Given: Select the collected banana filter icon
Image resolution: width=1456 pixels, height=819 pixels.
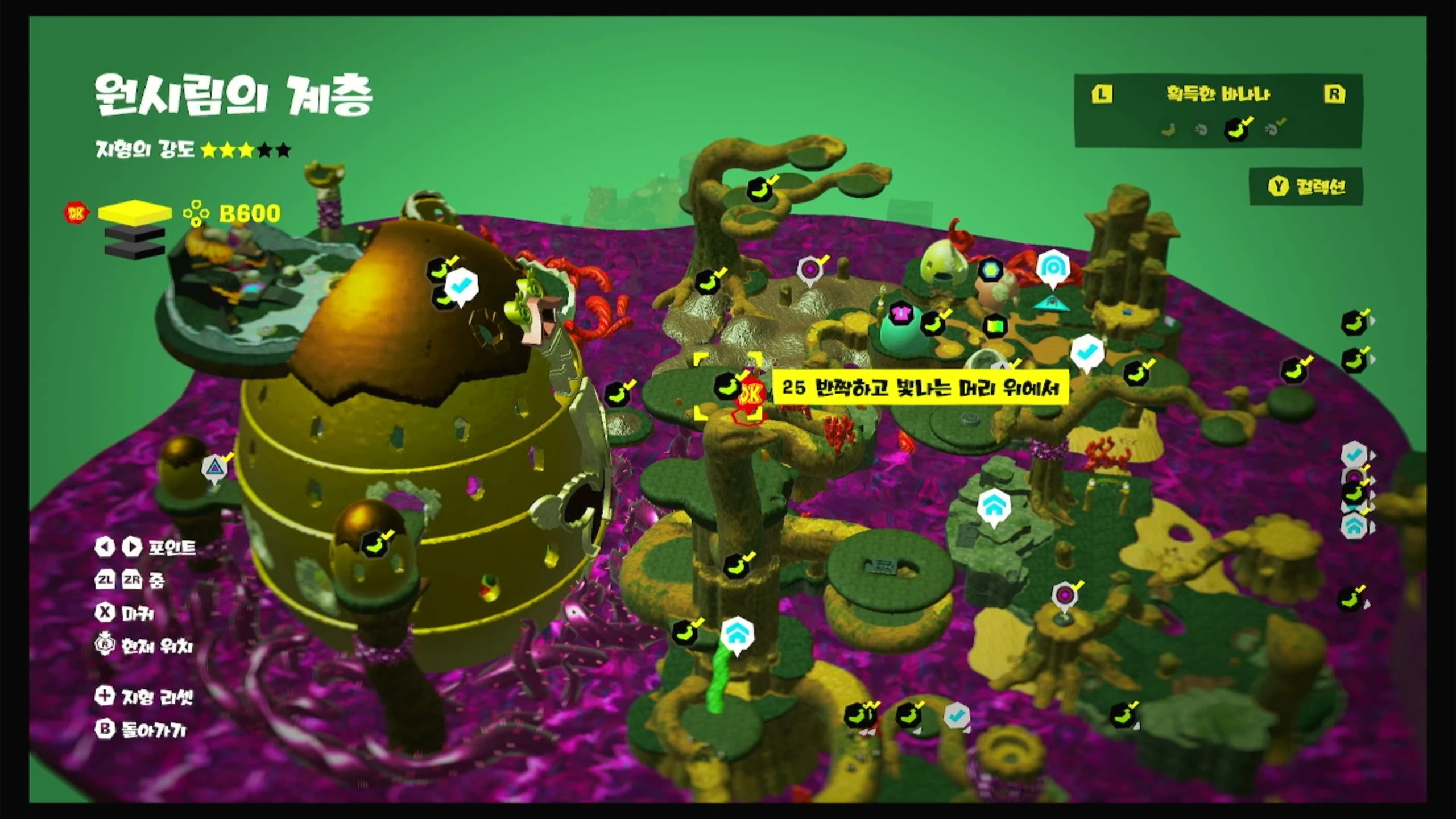Looking at the screenshot, I should [1236, 129].
